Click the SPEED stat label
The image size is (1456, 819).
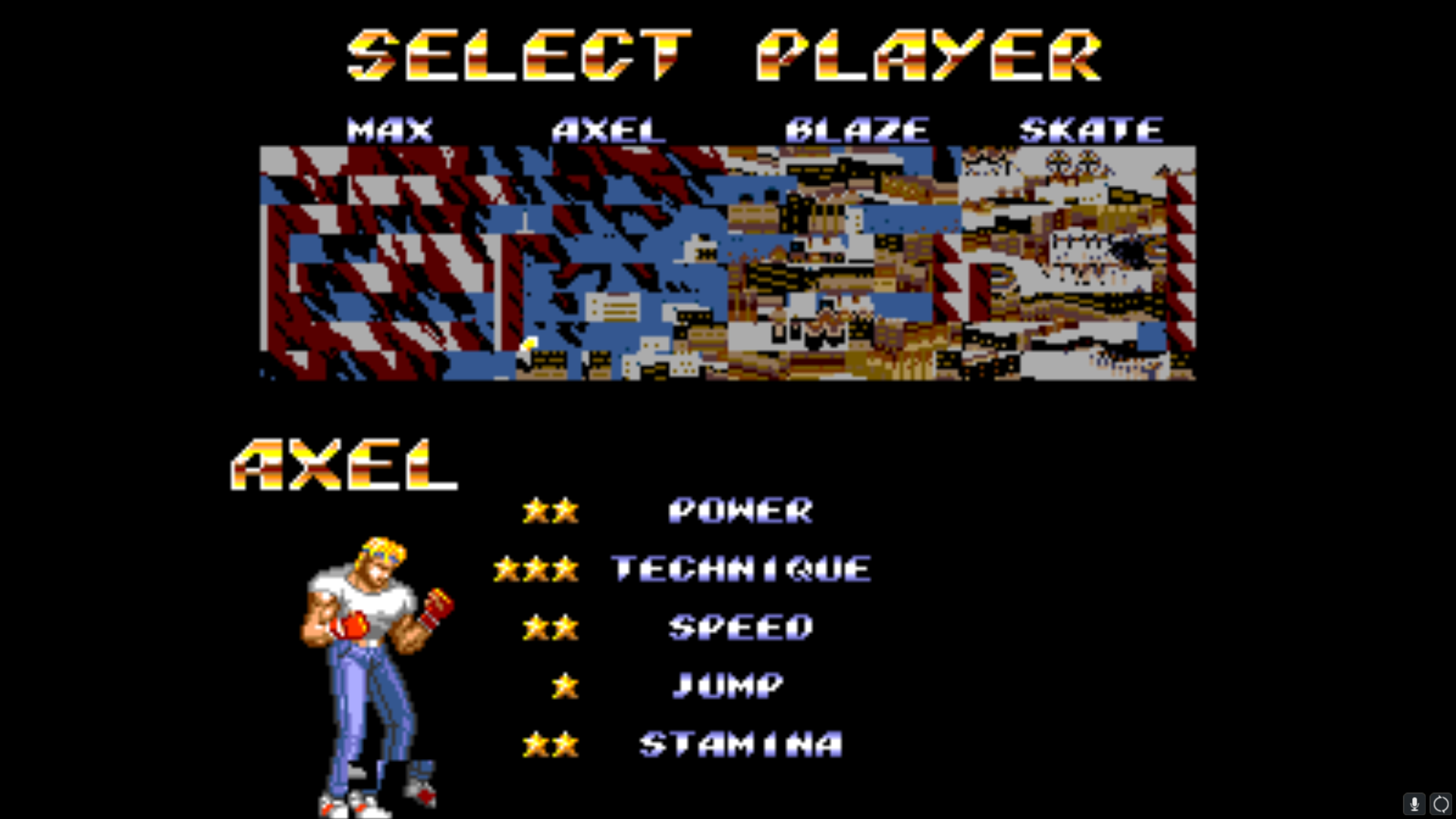coord(739,628)
